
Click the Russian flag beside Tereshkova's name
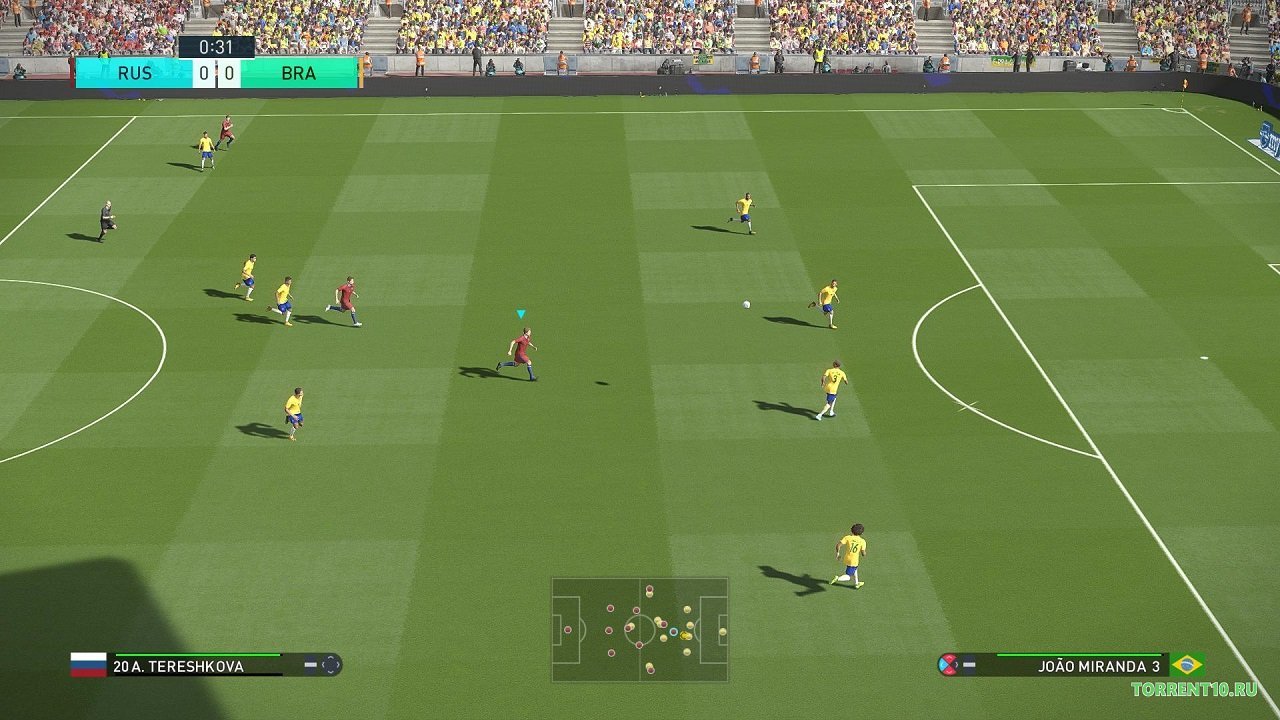pyautogui.click(x=88, y=664)
